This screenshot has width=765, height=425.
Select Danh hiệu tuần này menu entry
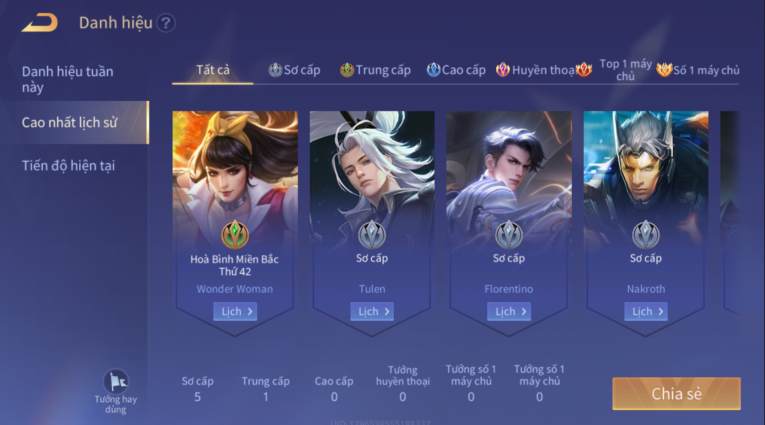pos(68,79)
